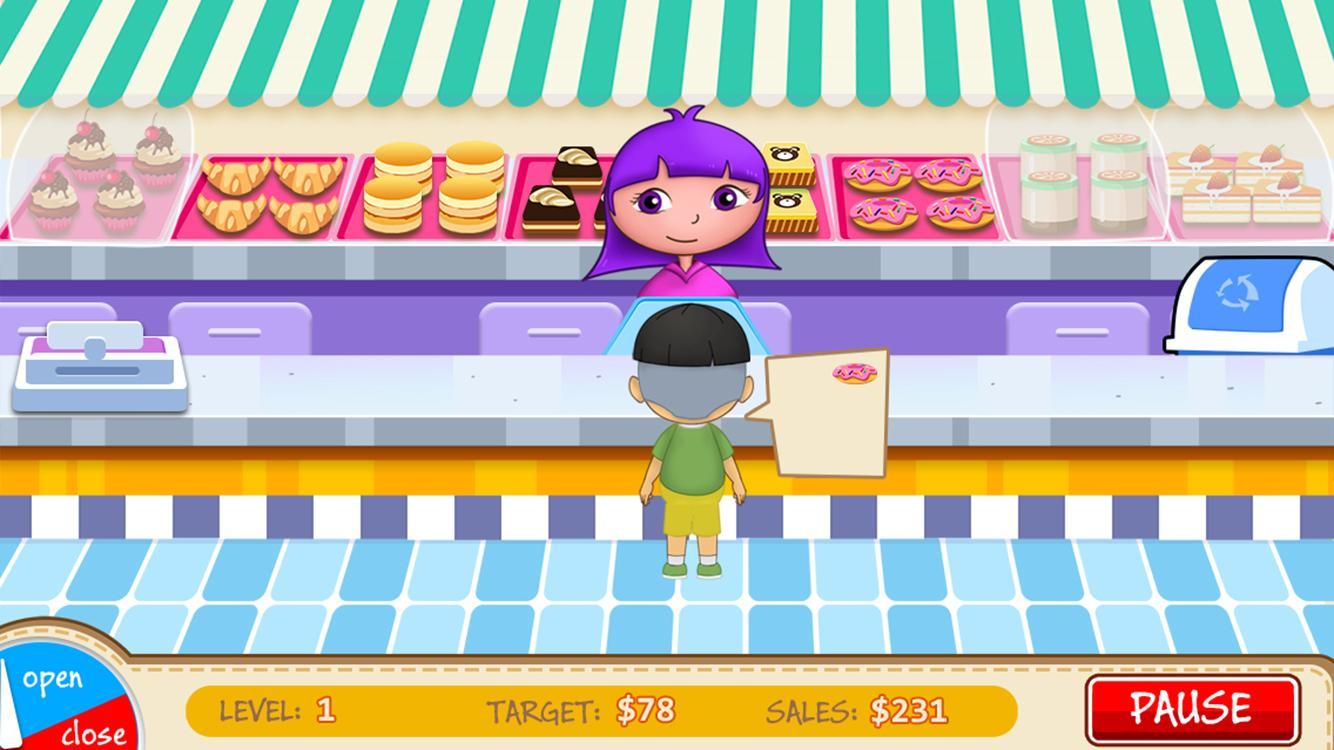Click the blue recycle bin
The height and width of the screenshot is (750, 1334).
point(1250,305)
